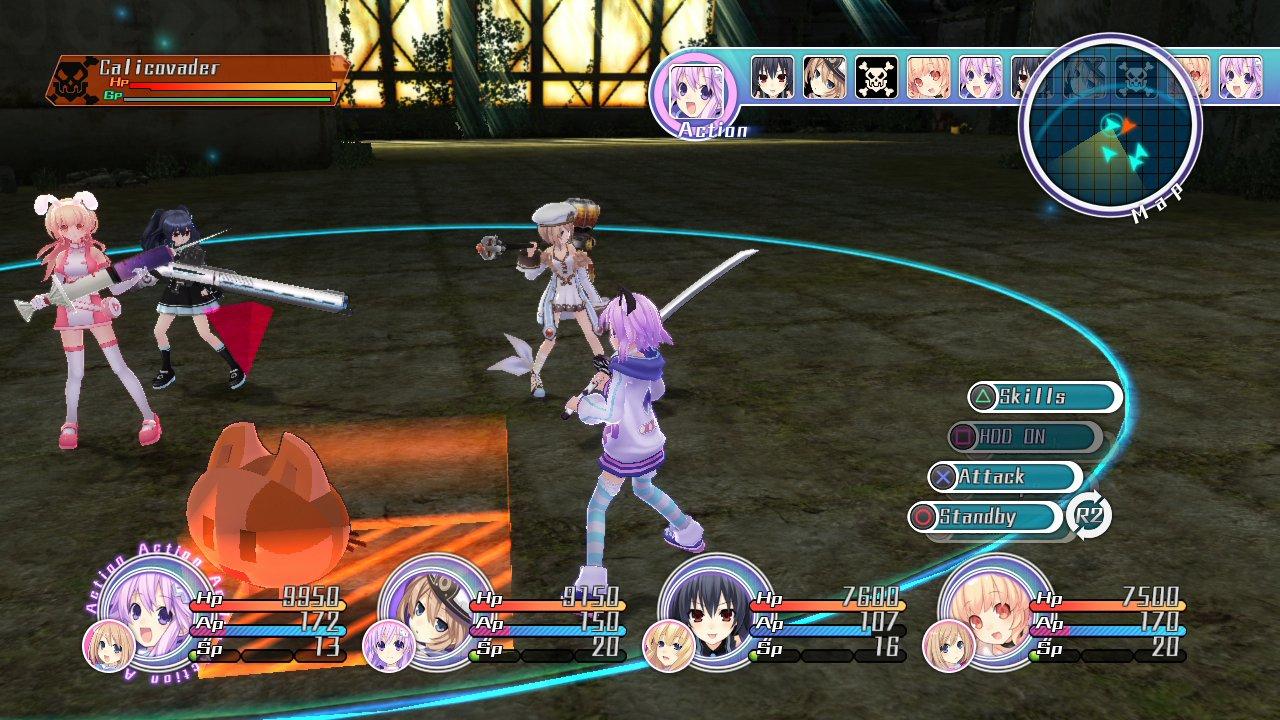Select Blanc's portrait in the turn order bar
Screen dimensions: 1280x720
[x=823, y=78]
